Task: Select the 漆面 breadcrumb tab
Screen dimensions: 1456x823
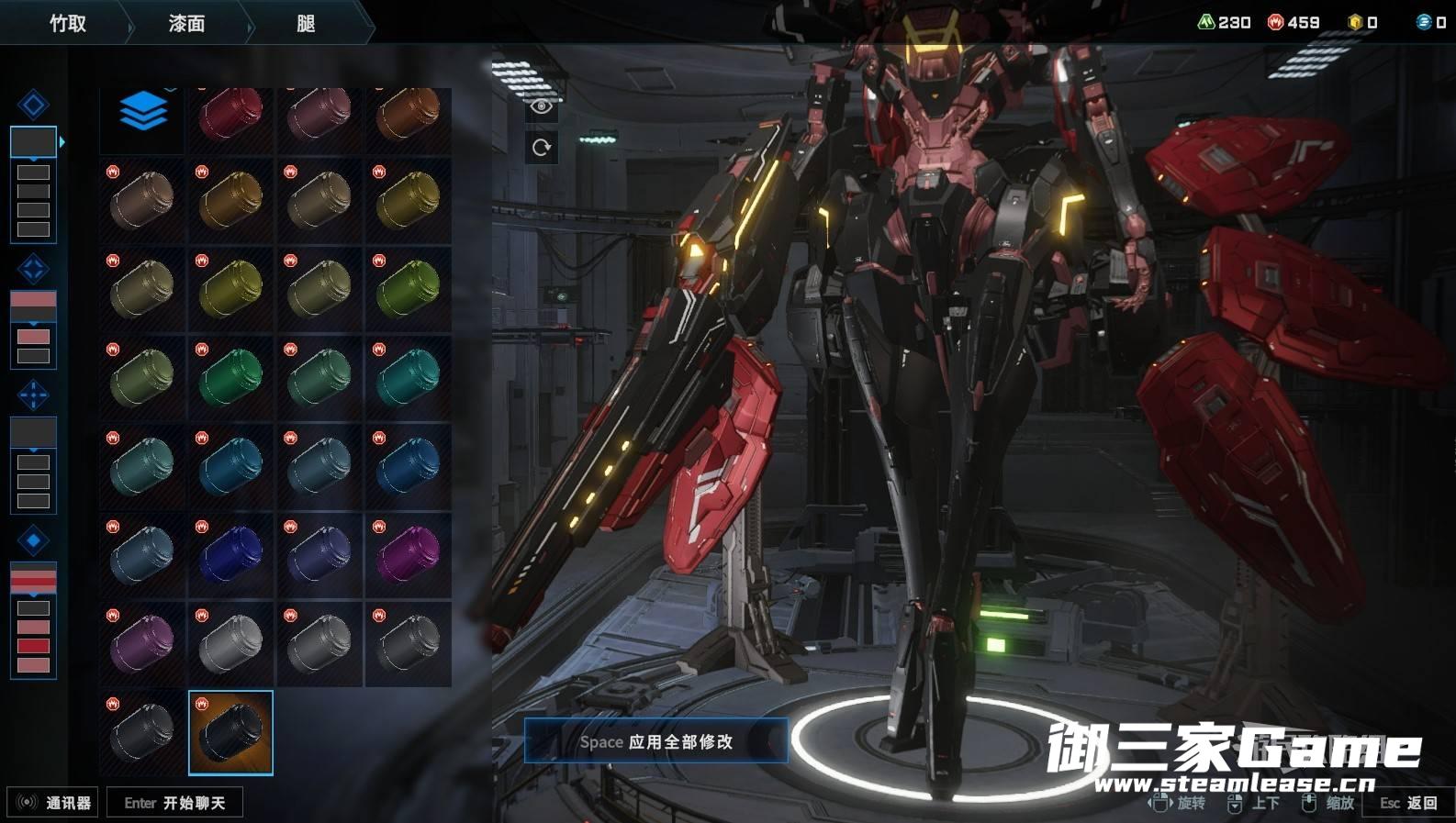Action: [186, 23]
